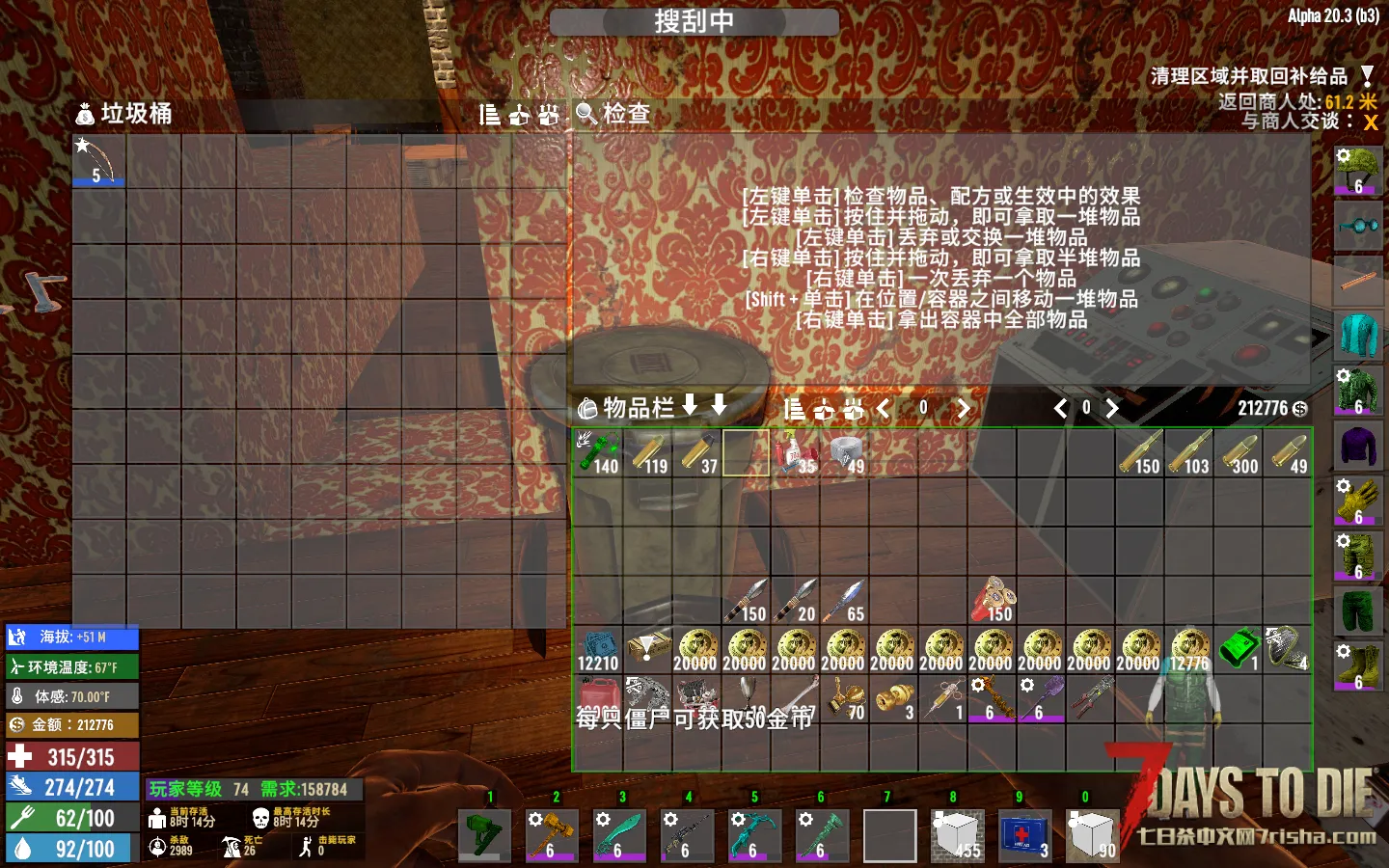Select the spray cleaner stack of 35
The width and height of the screenshot is (1389, 868).
pos(796,452)
